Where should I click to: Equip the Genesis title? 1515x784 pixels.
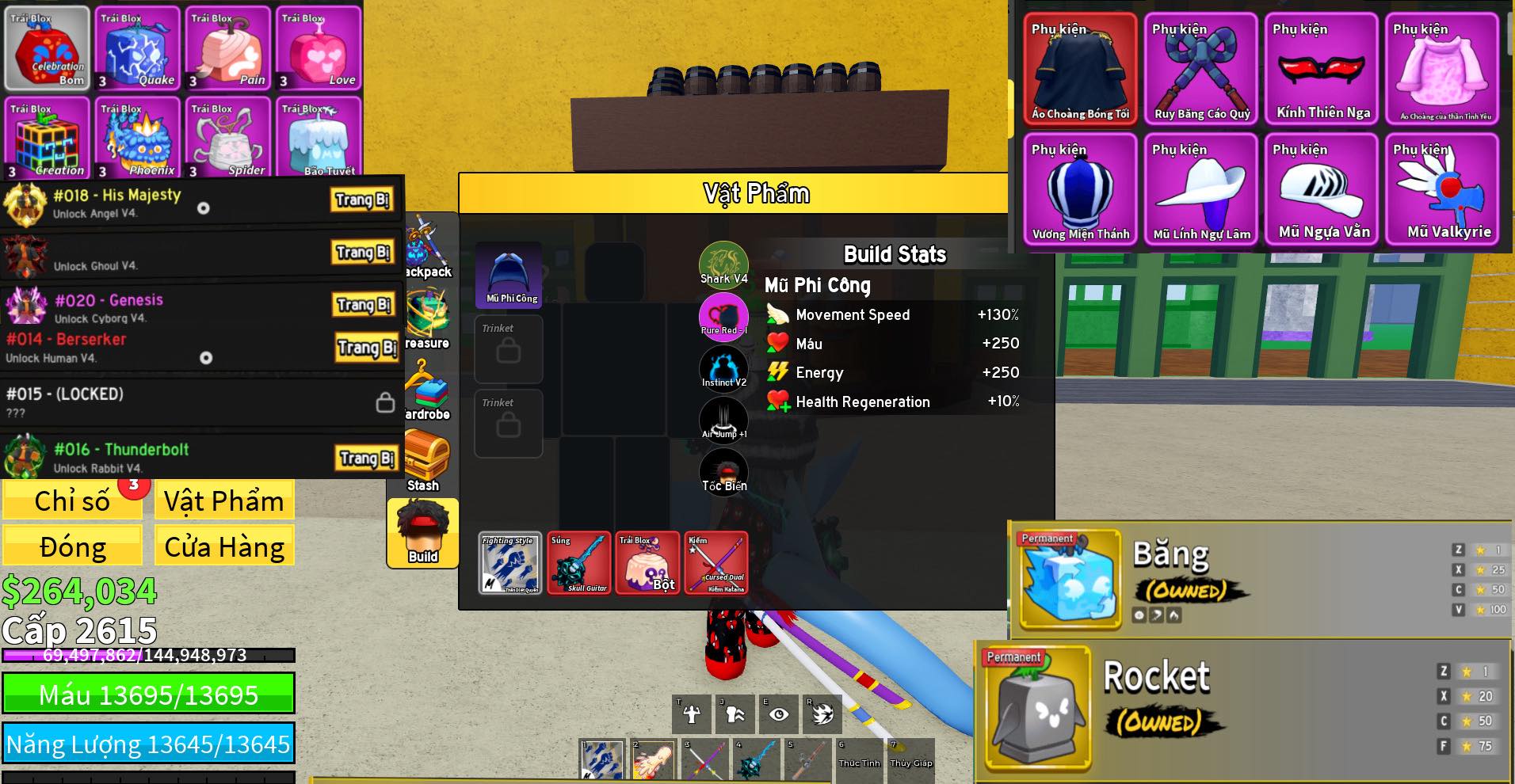pyautogui.click(x=363, y=305)
